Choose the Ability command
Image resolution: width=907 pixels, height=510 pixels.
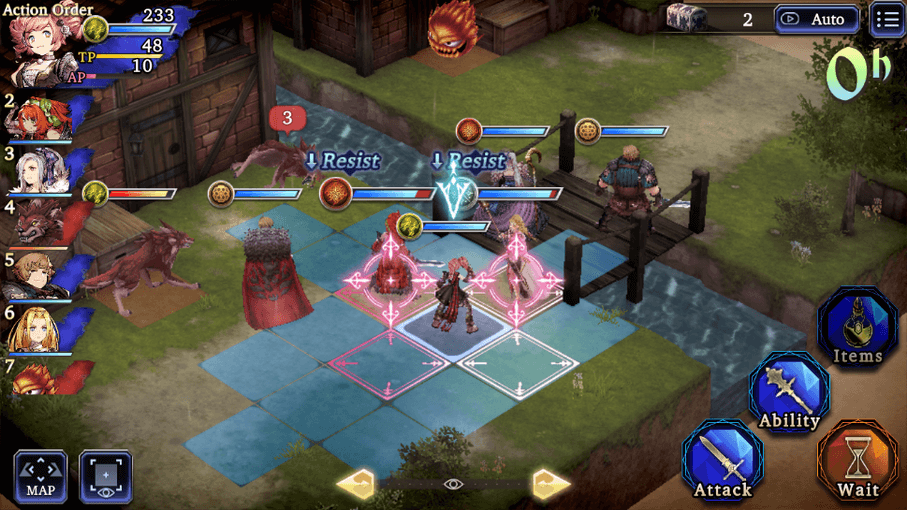click(x=789, y=392)
